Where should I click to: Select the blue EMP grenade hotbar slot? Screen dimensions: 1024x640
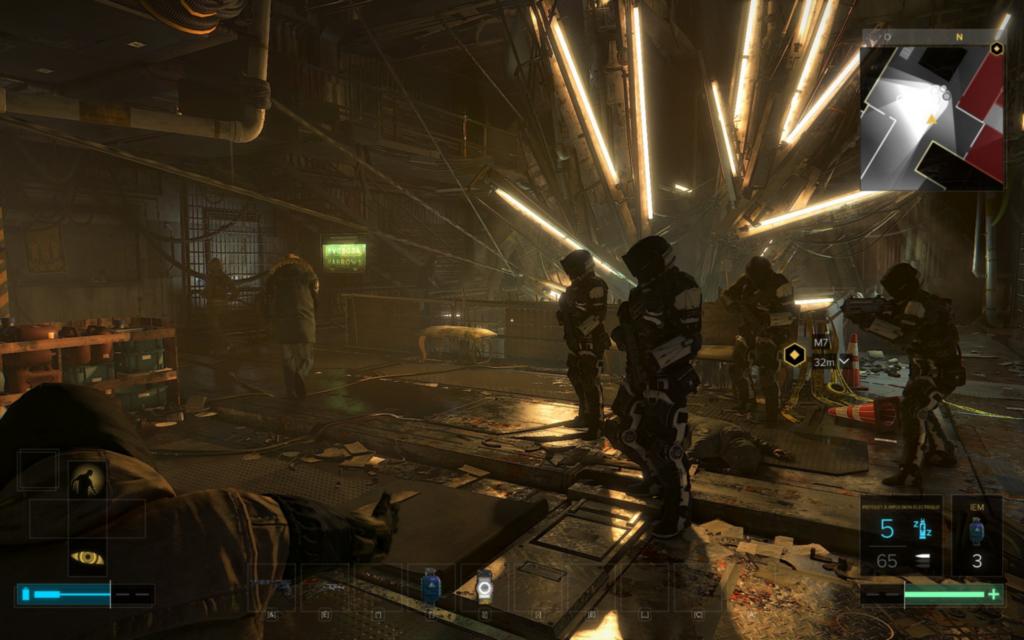[430, 587]
